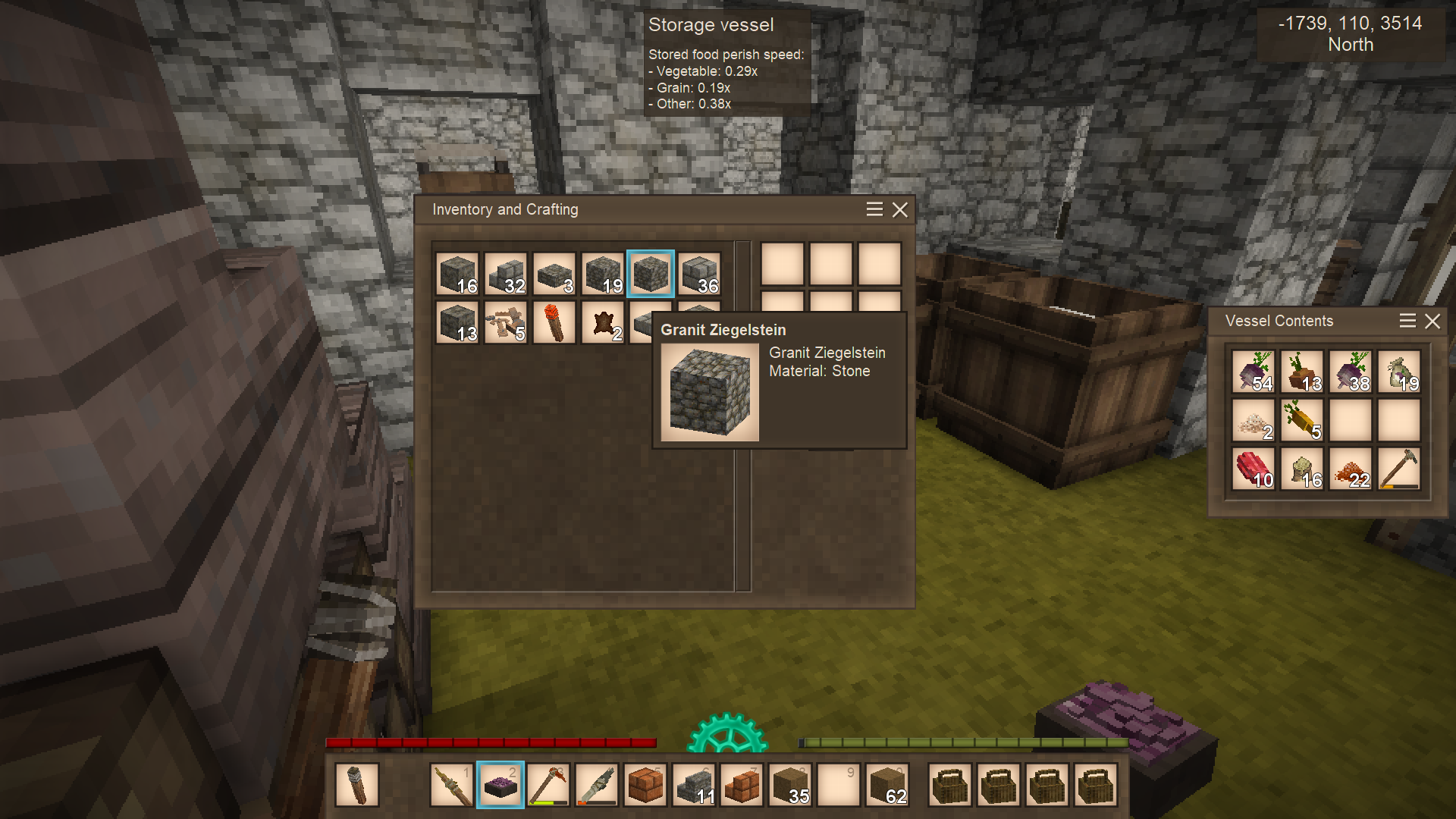
Task: Pick up the stack of 32 stone stairs
Action: (506, 274)
